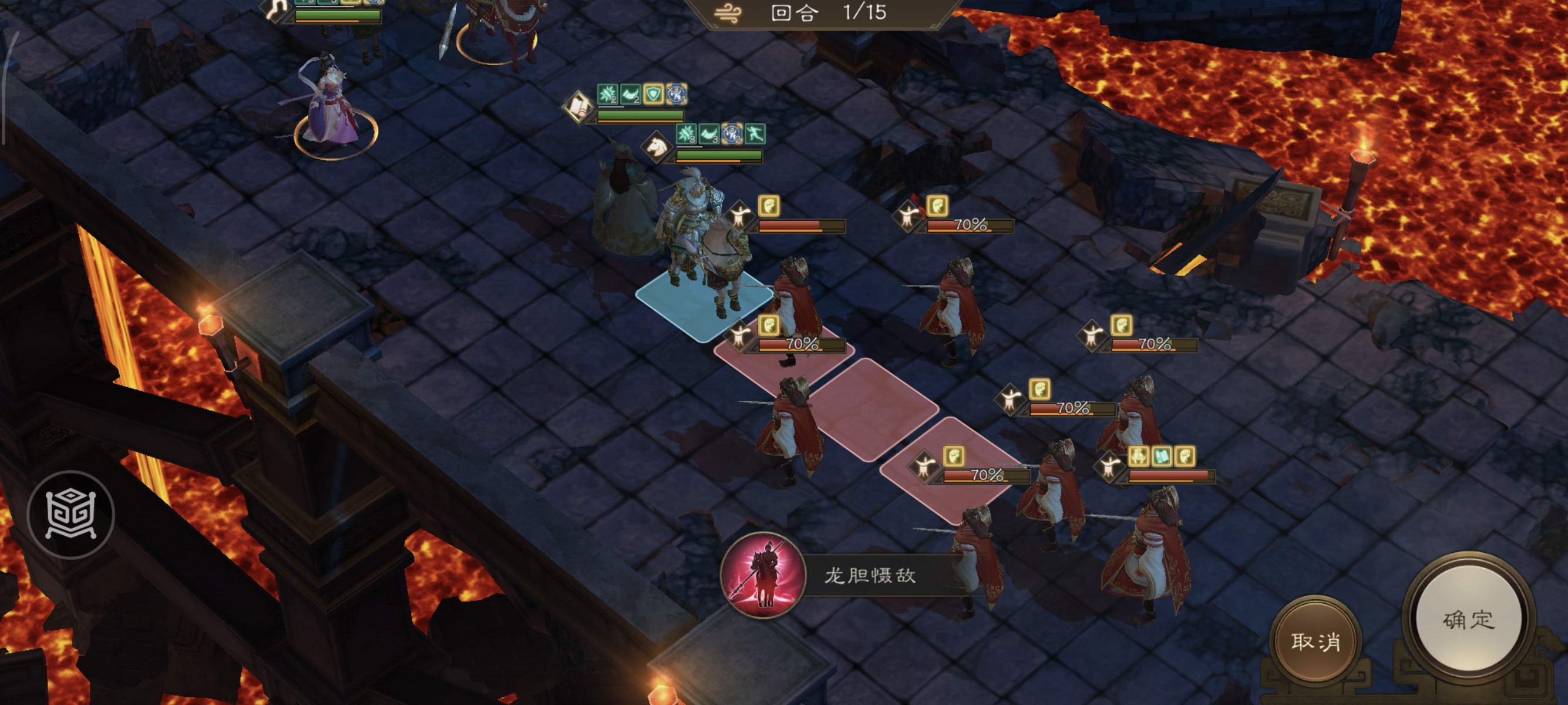Click the slash attack buff icon with counter 2
The width and height of the screenshot is (1568, 705).
(x=607, y=95)
